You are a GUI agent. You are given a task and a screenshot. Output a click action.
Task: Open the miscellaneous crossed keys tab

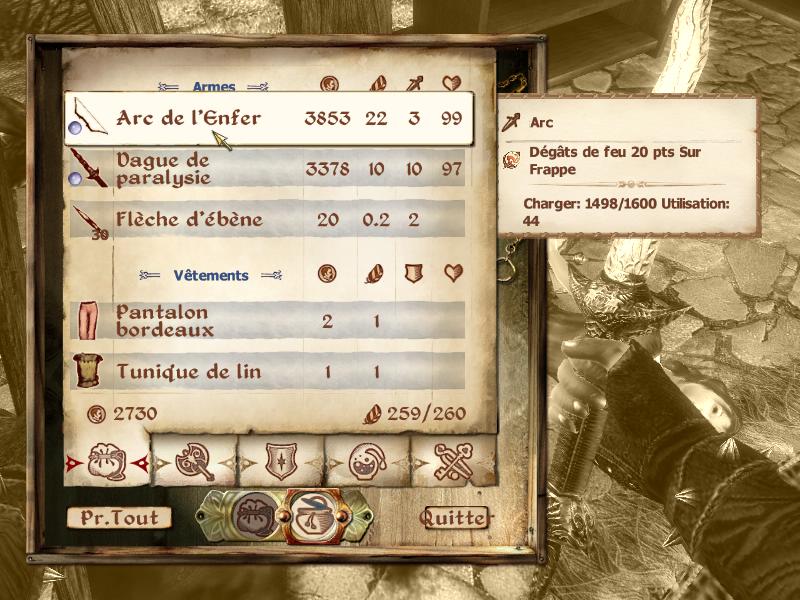pyautogui.click(x=452, y=462)
